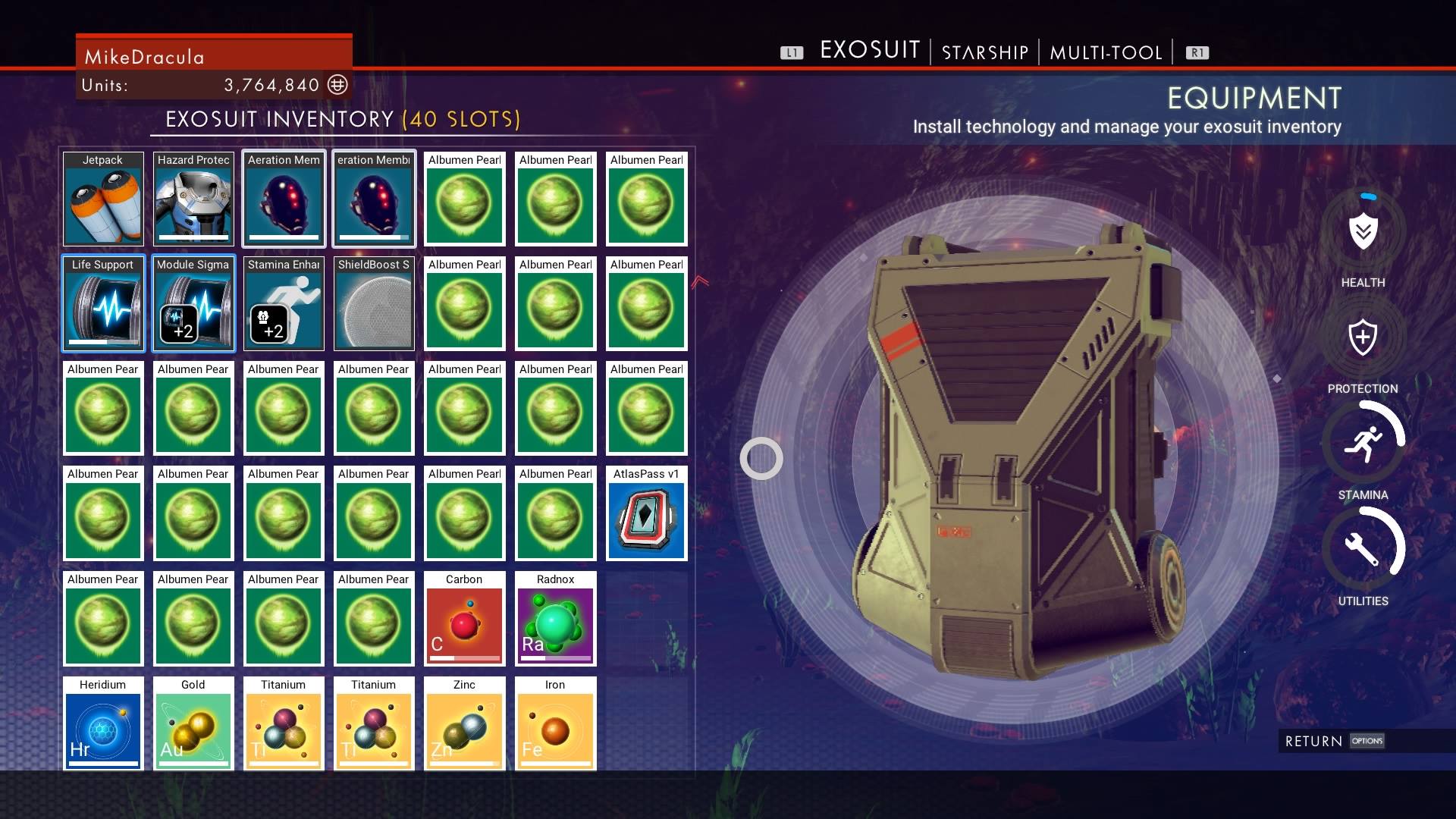Click the Carbon resource slot
The image size is (1456, 819).
point(464,619)
